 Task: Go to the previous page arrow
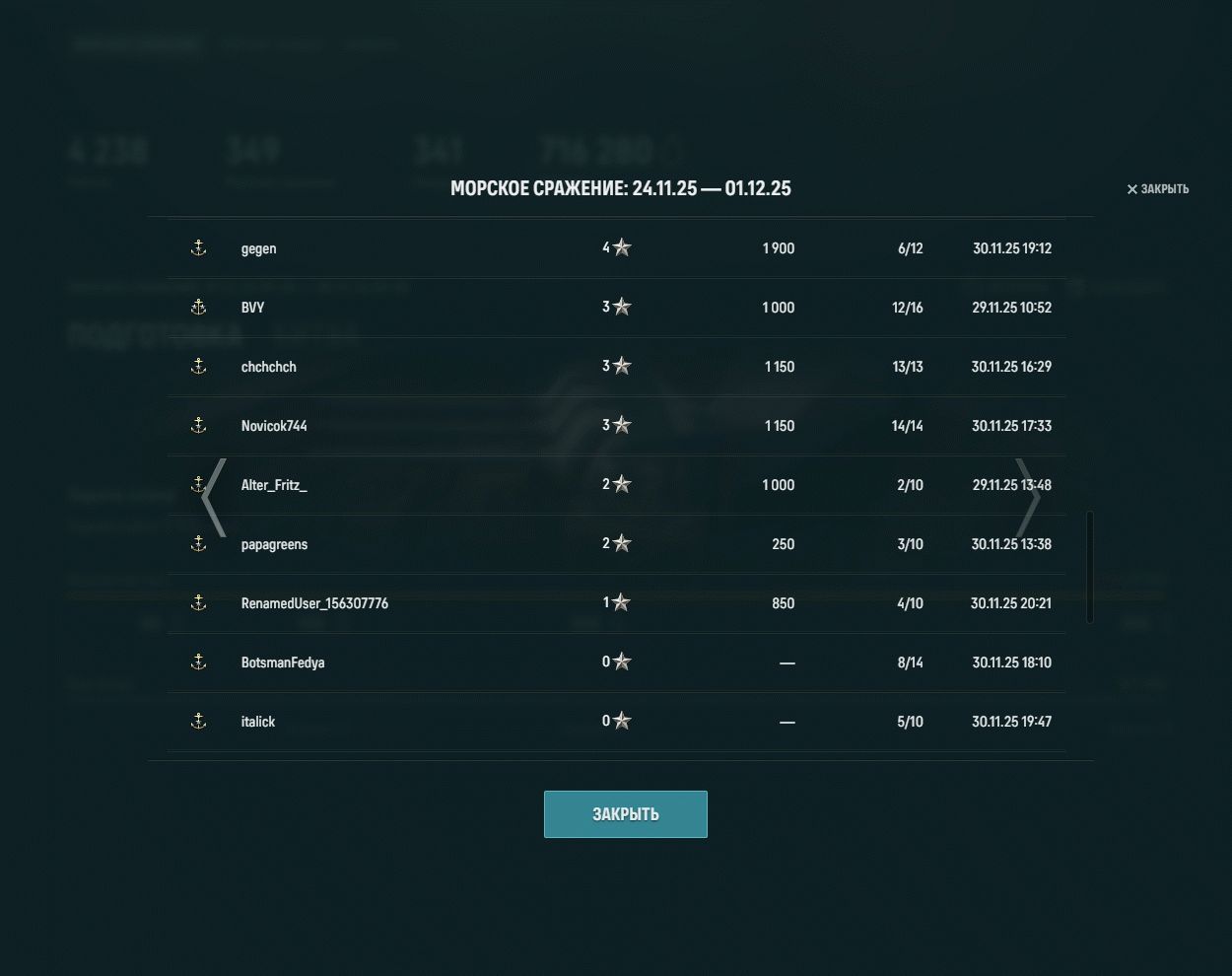(x=213, y=498)
